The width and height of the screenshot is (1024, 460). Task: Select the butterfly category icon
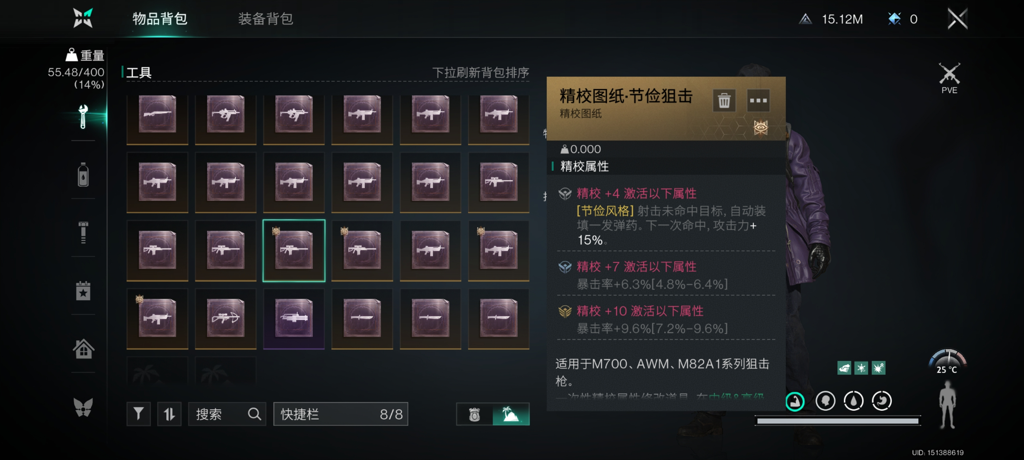84,407
